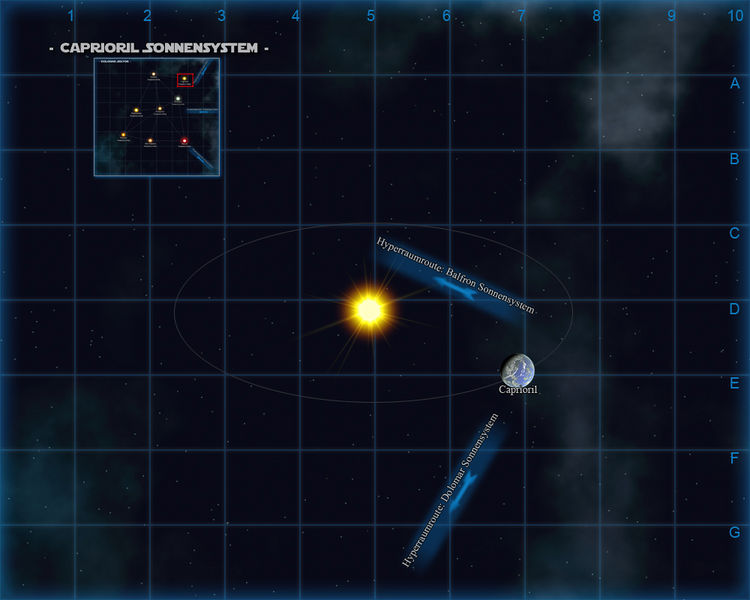This screenshot has height=600, width=750.
Task: Open the sector overview minimap
Action: [157, 117]
